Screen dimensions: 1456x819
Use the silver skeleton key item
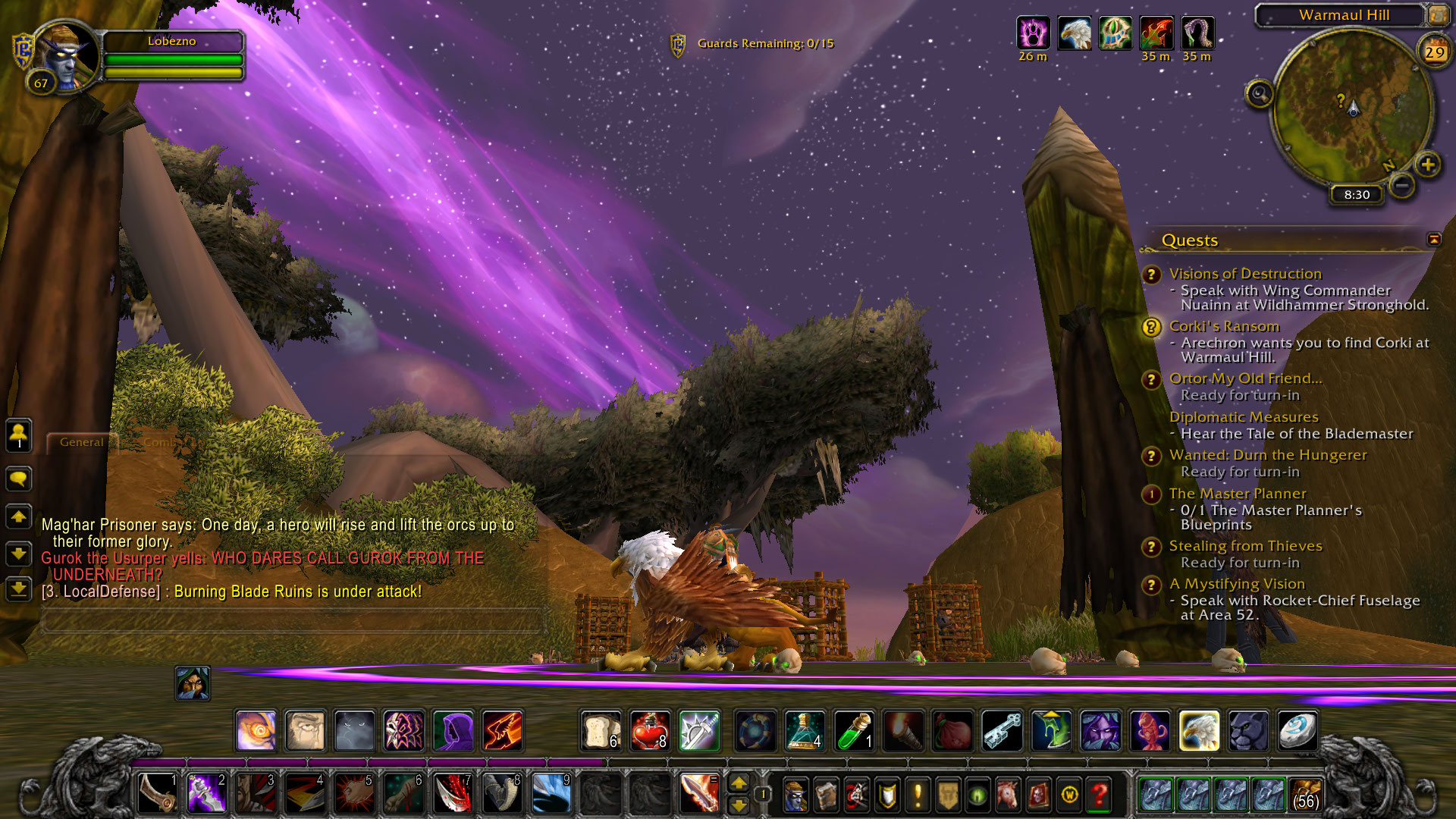(x=1003, y=731)
